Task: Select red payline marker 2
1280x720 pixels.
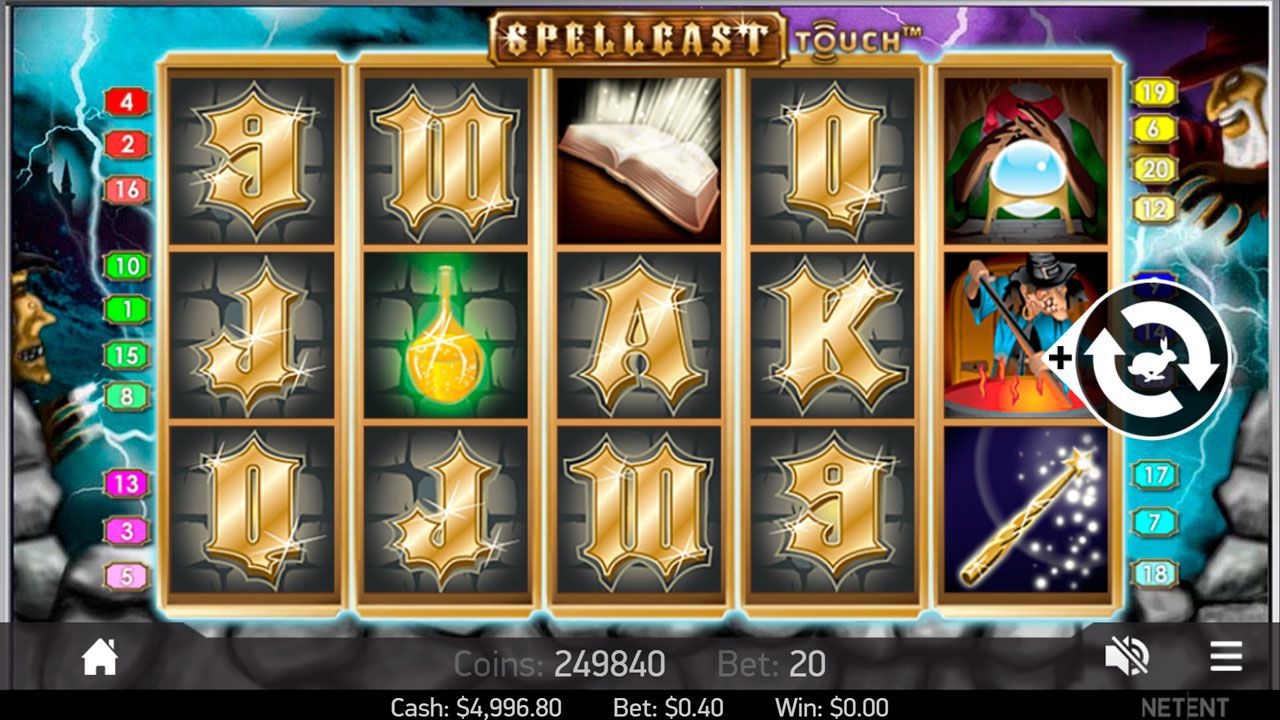Action: pyautogui.click(x=127, y=145)
